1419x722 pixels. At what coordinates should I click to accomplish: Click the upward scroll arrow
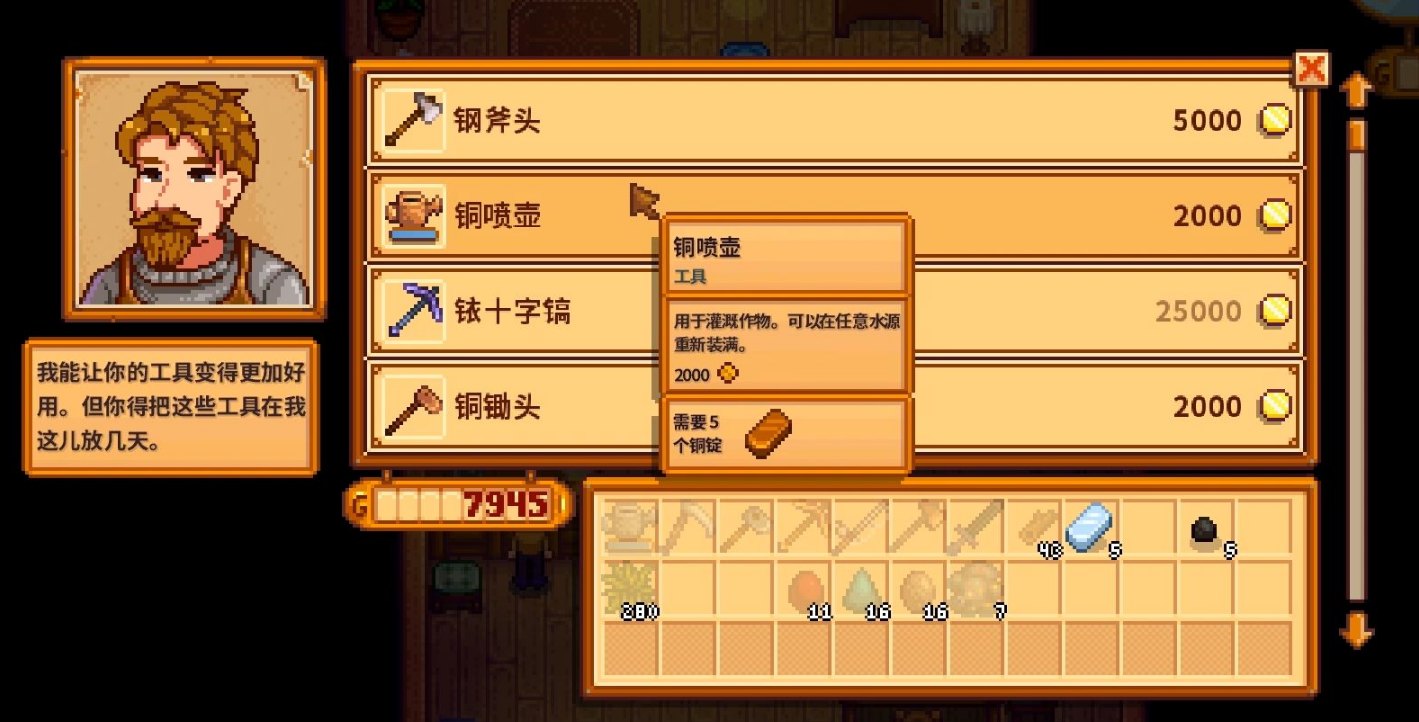click(x=1358, y=90)
